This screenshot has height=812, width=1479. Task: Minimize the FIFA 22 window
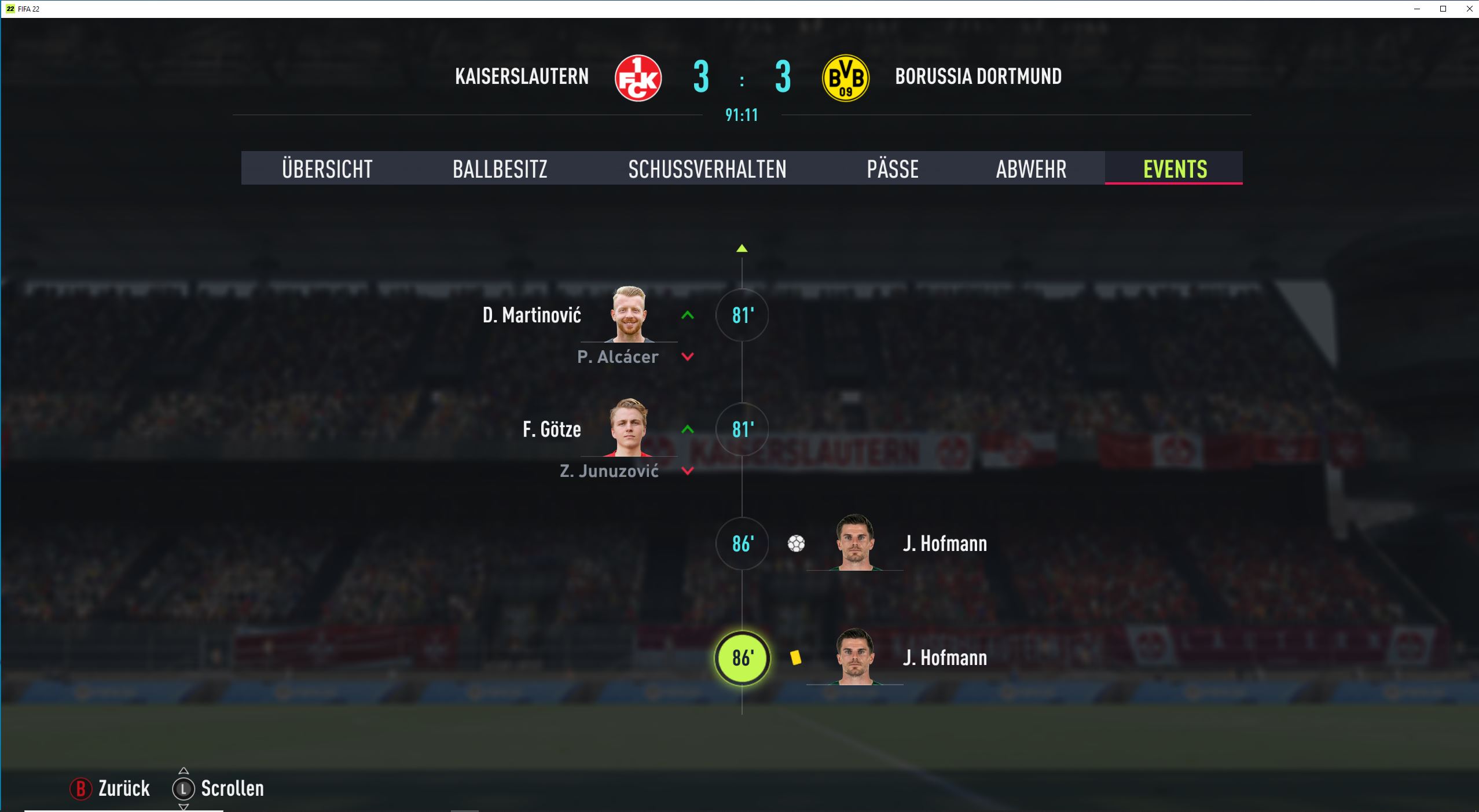1416,9
